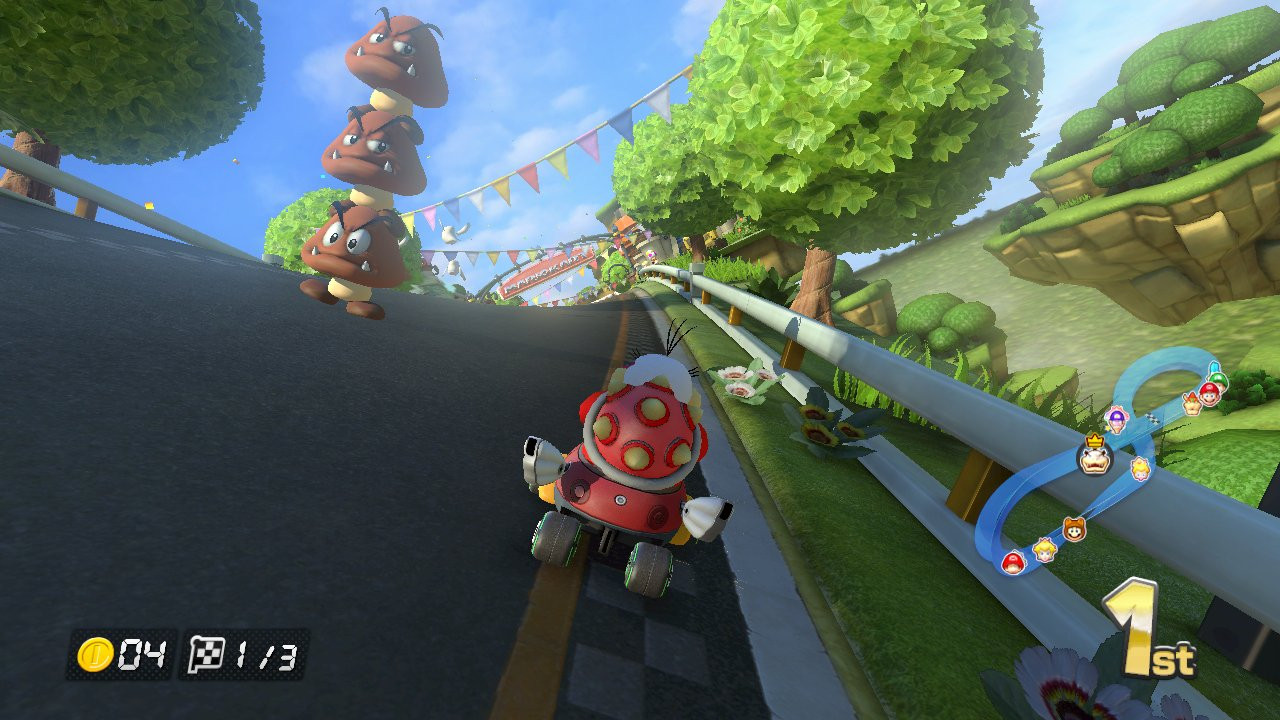Click the gold crown above Bowser Jr.'s marker

pos(1094,441)
